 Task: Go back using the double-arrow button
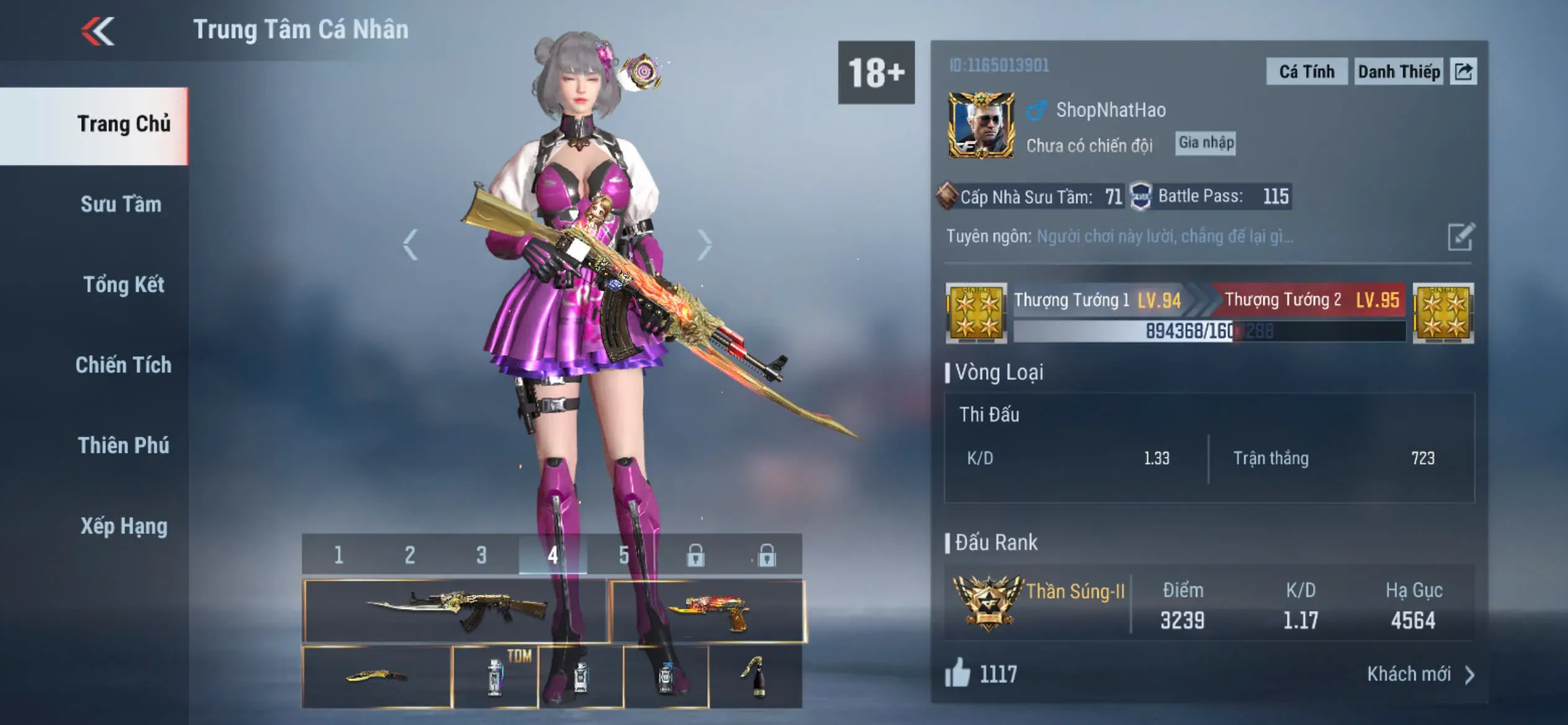(x=98, y=31)
